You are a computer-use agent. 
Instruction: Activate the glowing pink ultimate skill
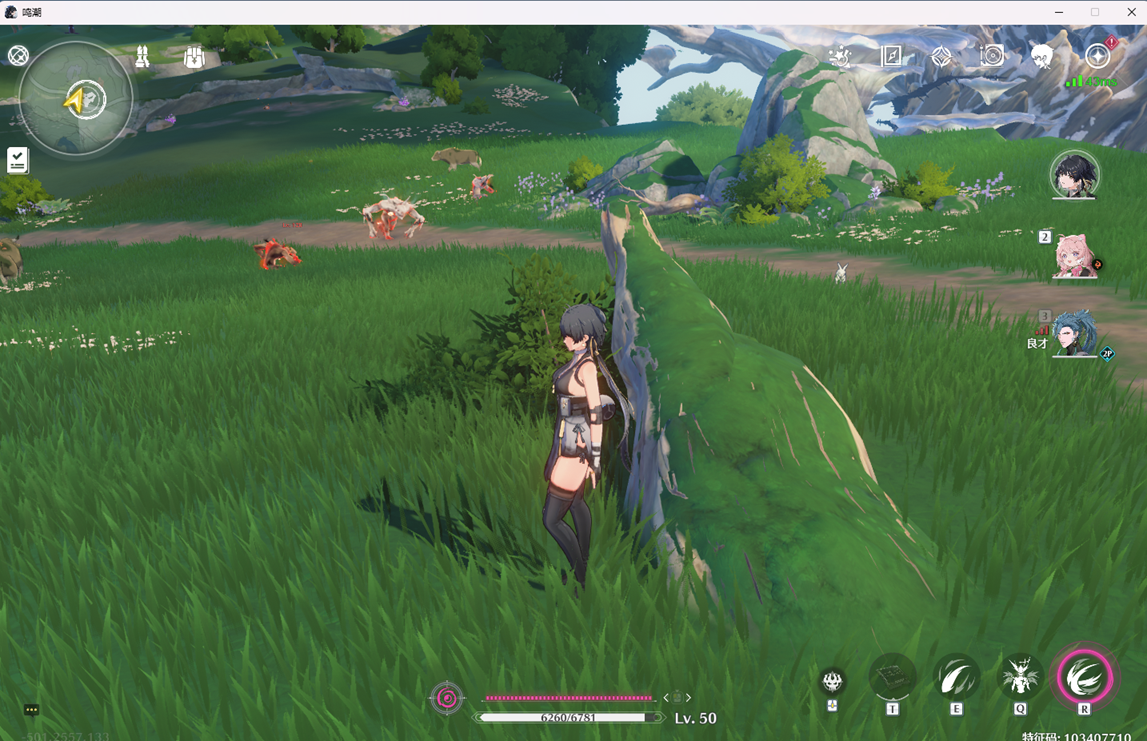(1085, 678)
